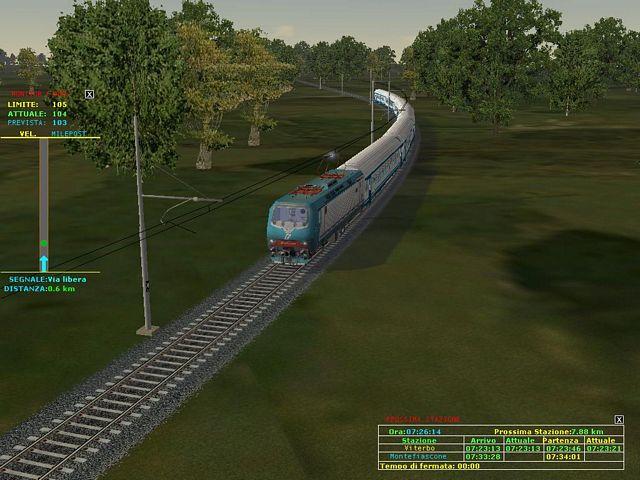This screenshot has width=640, height=480.
Task: Close the track monitor panel
Action: point(89,94)
